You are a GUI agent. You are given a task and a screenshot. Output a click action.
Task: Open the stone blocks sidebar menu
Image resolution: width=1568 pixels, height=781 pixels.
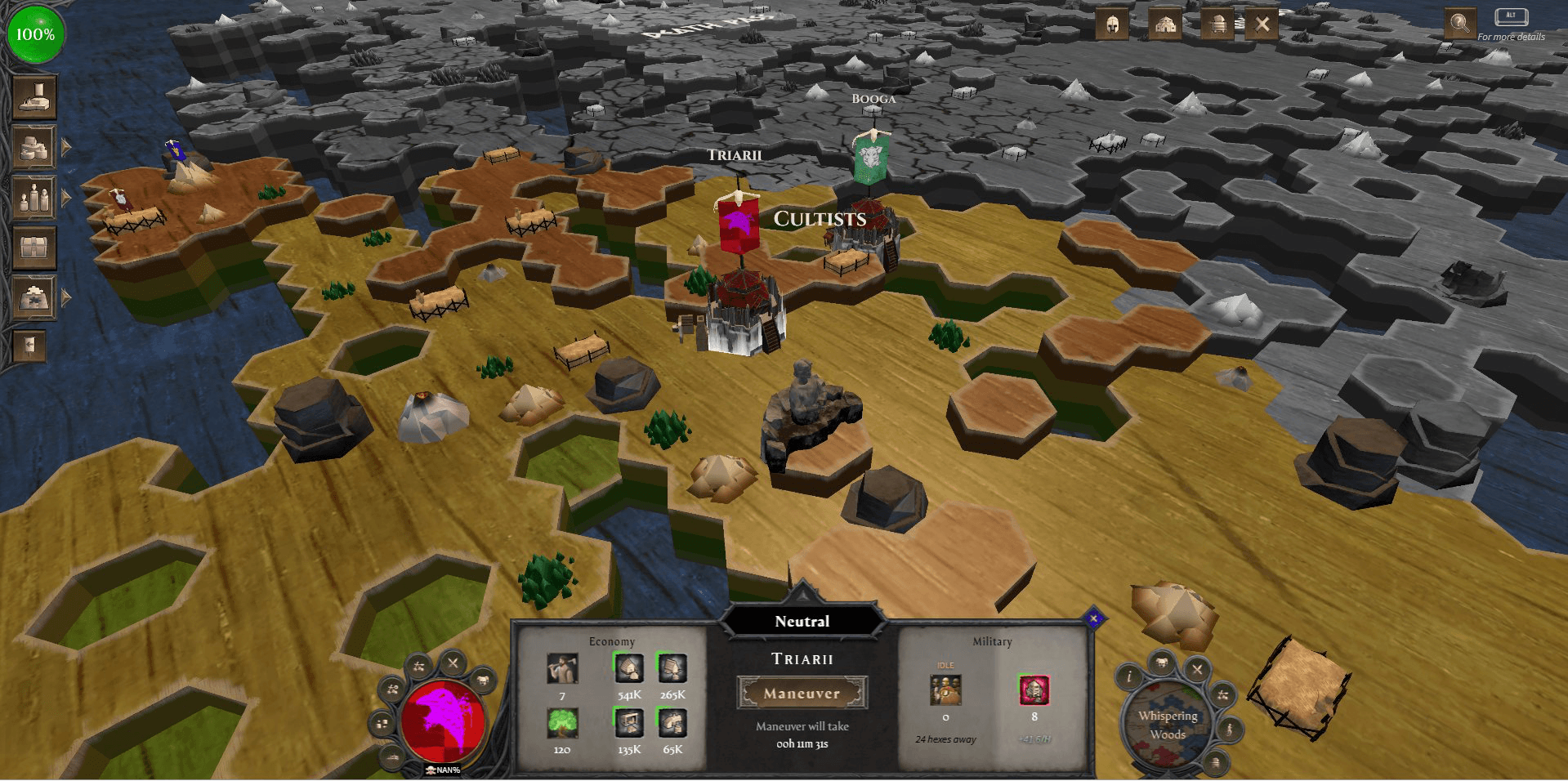coord(34,148)
